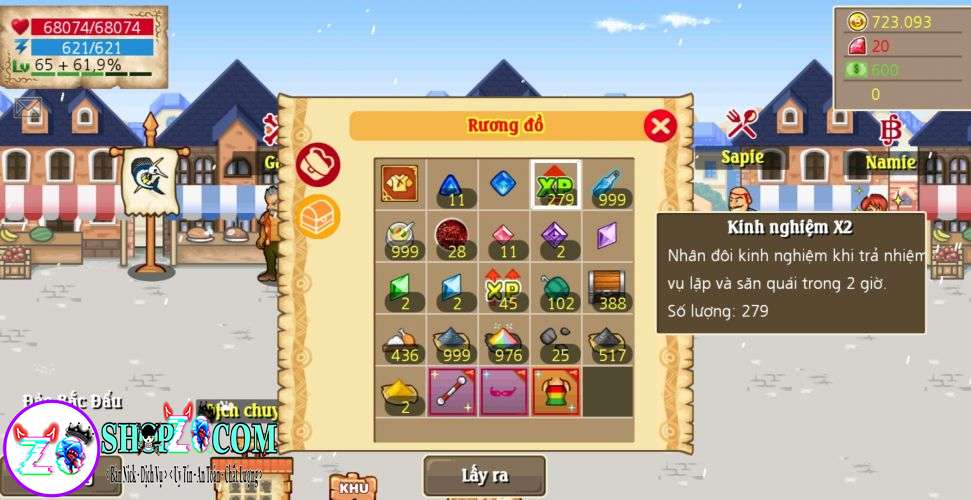Select the gold powder pile (2)

coord(400,393)
